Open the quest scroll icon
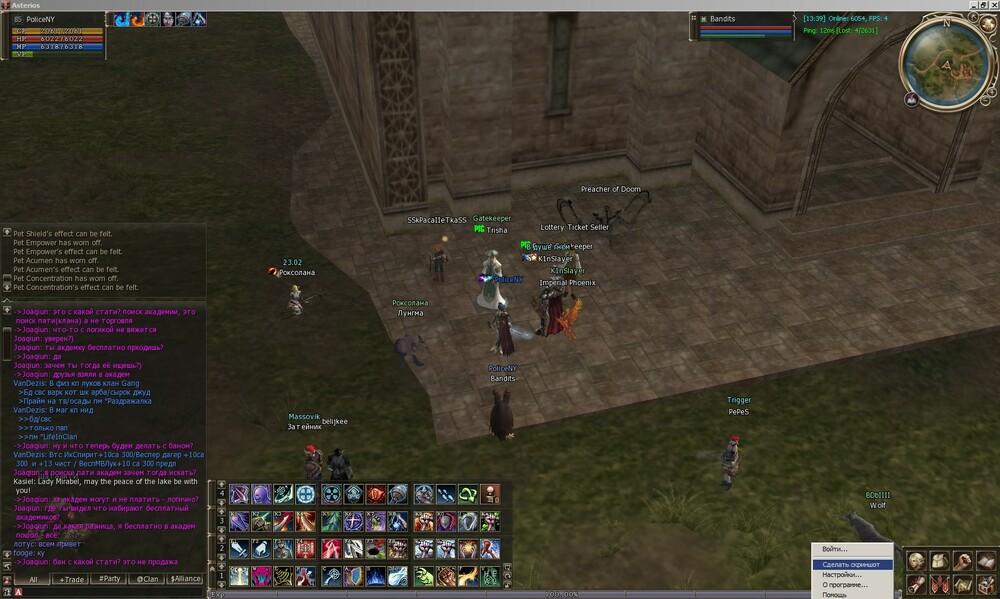1000x599 pixels. (916, 584)
